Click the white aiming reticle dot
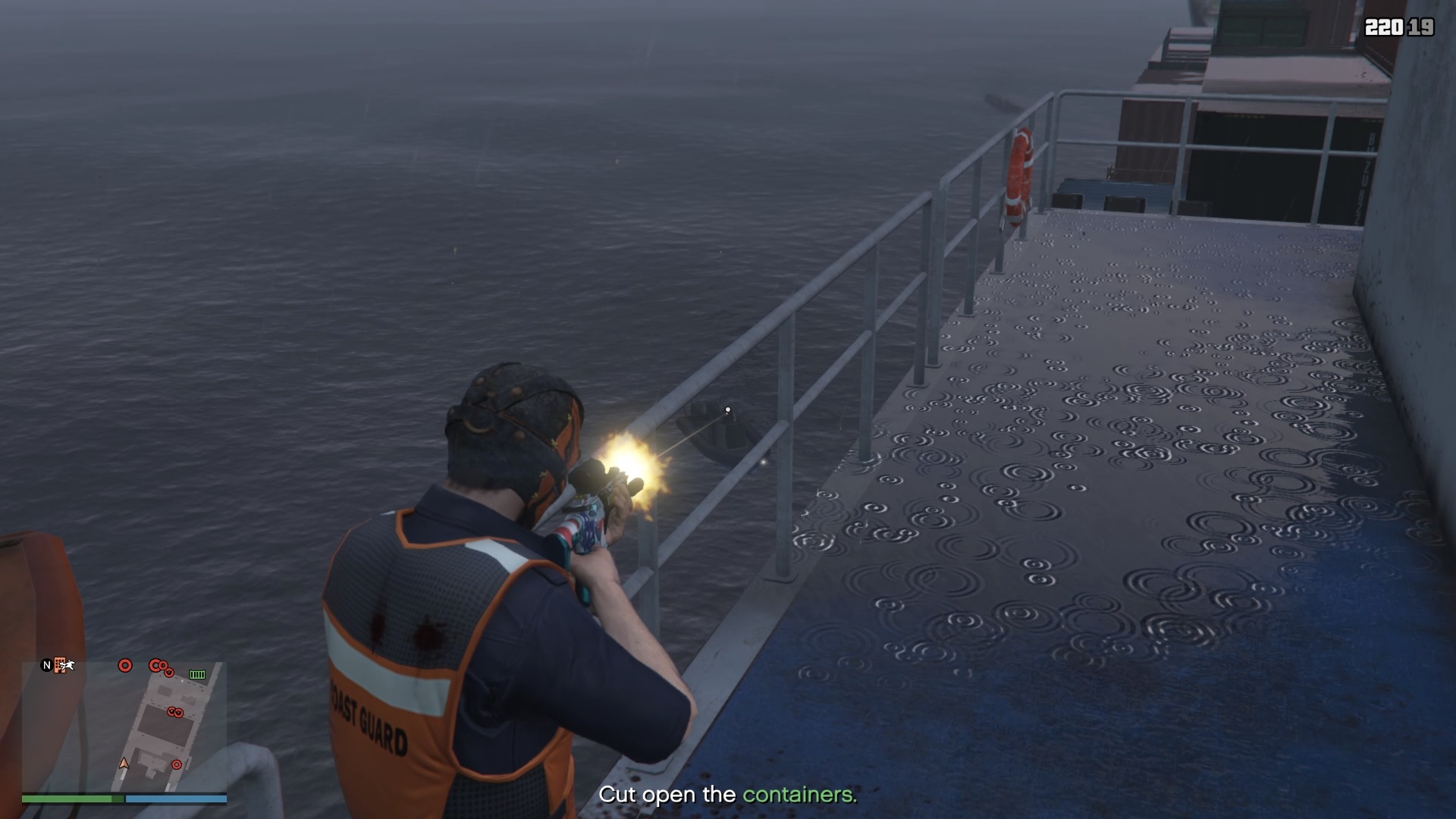Viewport: 1456px width, 819px height. click(727, 409)
